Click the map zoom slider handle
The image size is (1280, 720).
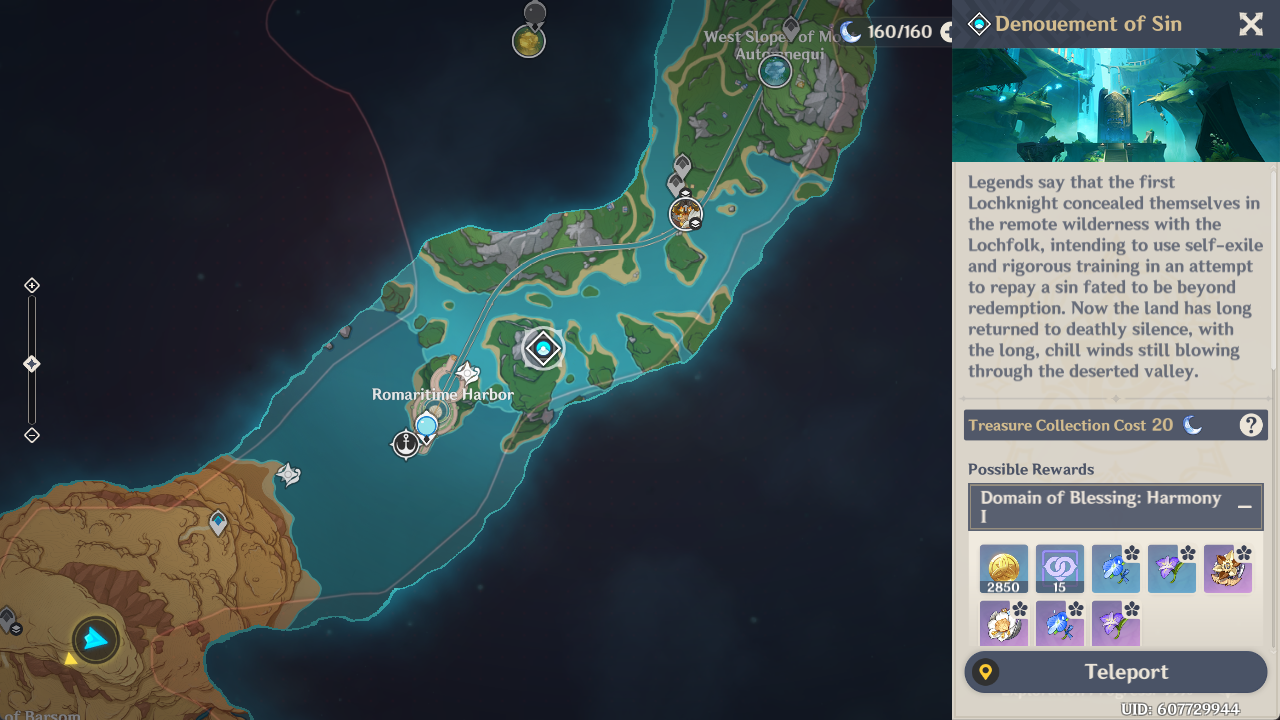(x=32, y=364)
